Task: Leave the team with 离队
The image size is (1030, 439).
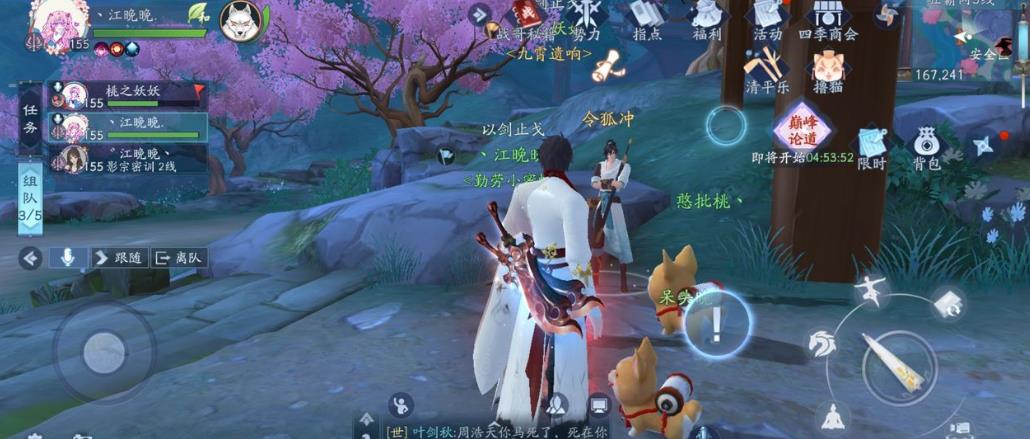Action: (178, 257)
